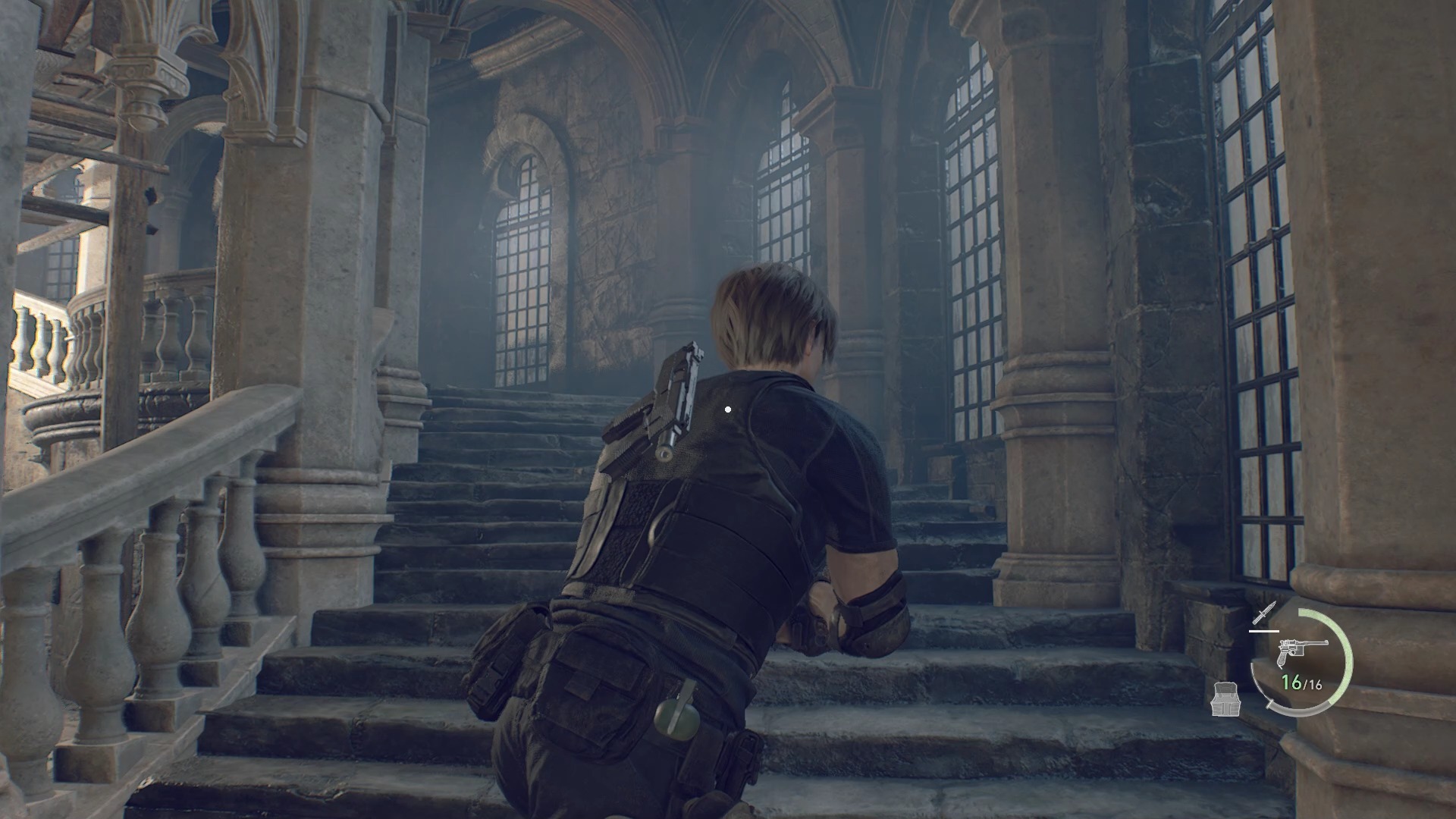Select the combat knife icon
Screen dimensions: 1456x819
coord(1265,615)
